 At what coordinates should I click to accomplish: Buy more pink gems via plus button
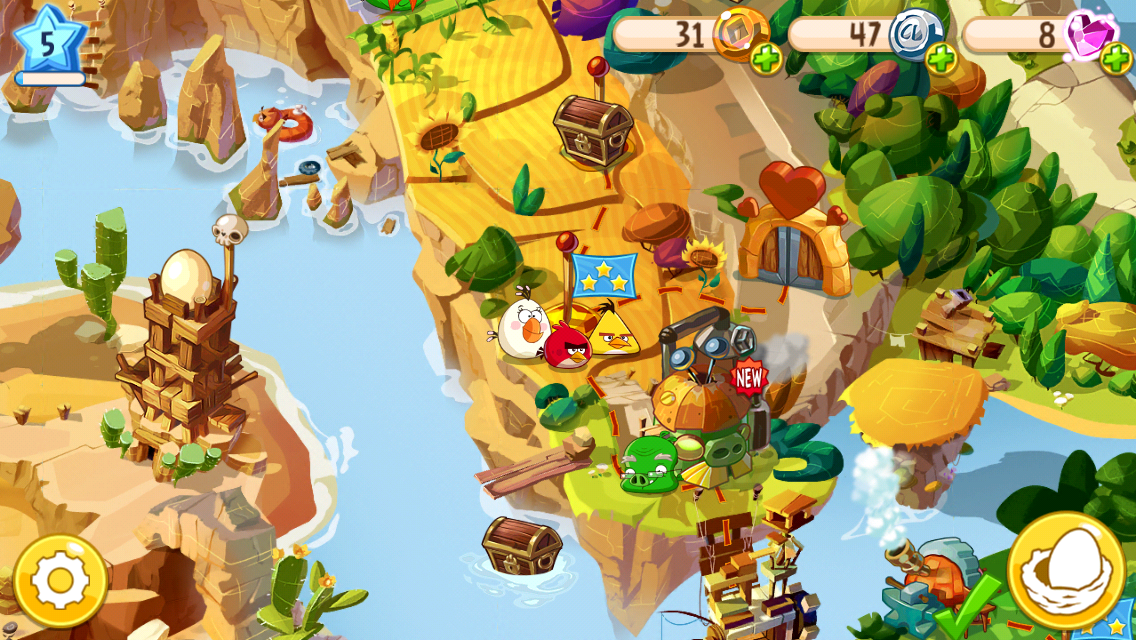coord(1116,60)
